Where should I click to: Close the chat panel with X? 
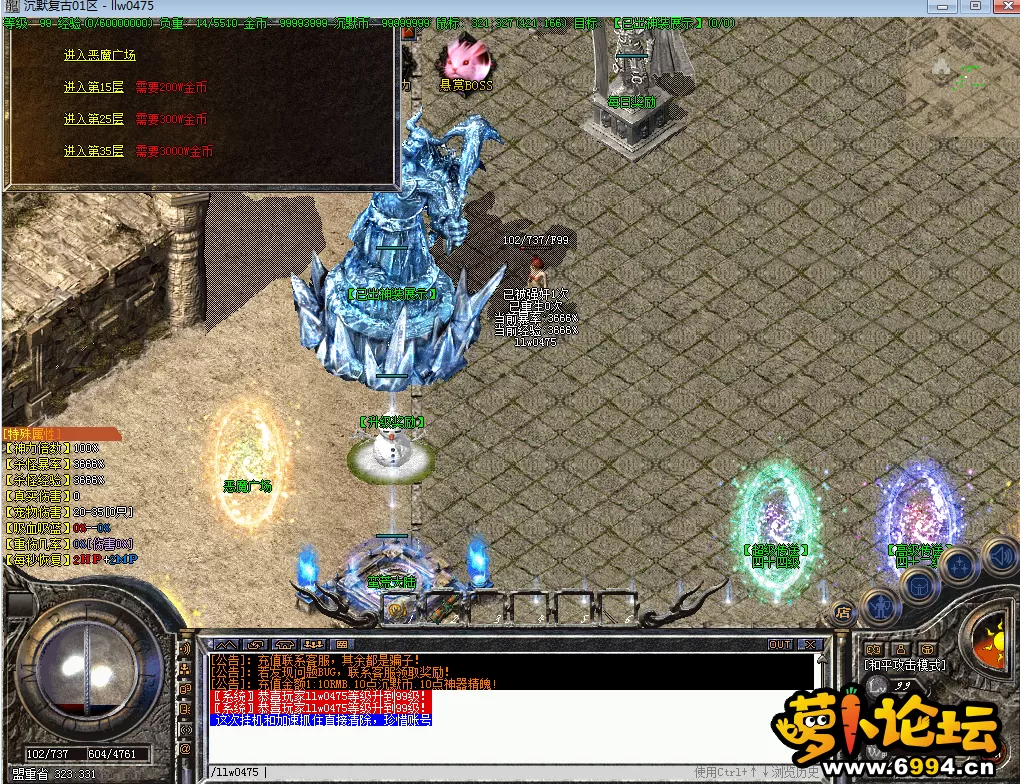810,645
